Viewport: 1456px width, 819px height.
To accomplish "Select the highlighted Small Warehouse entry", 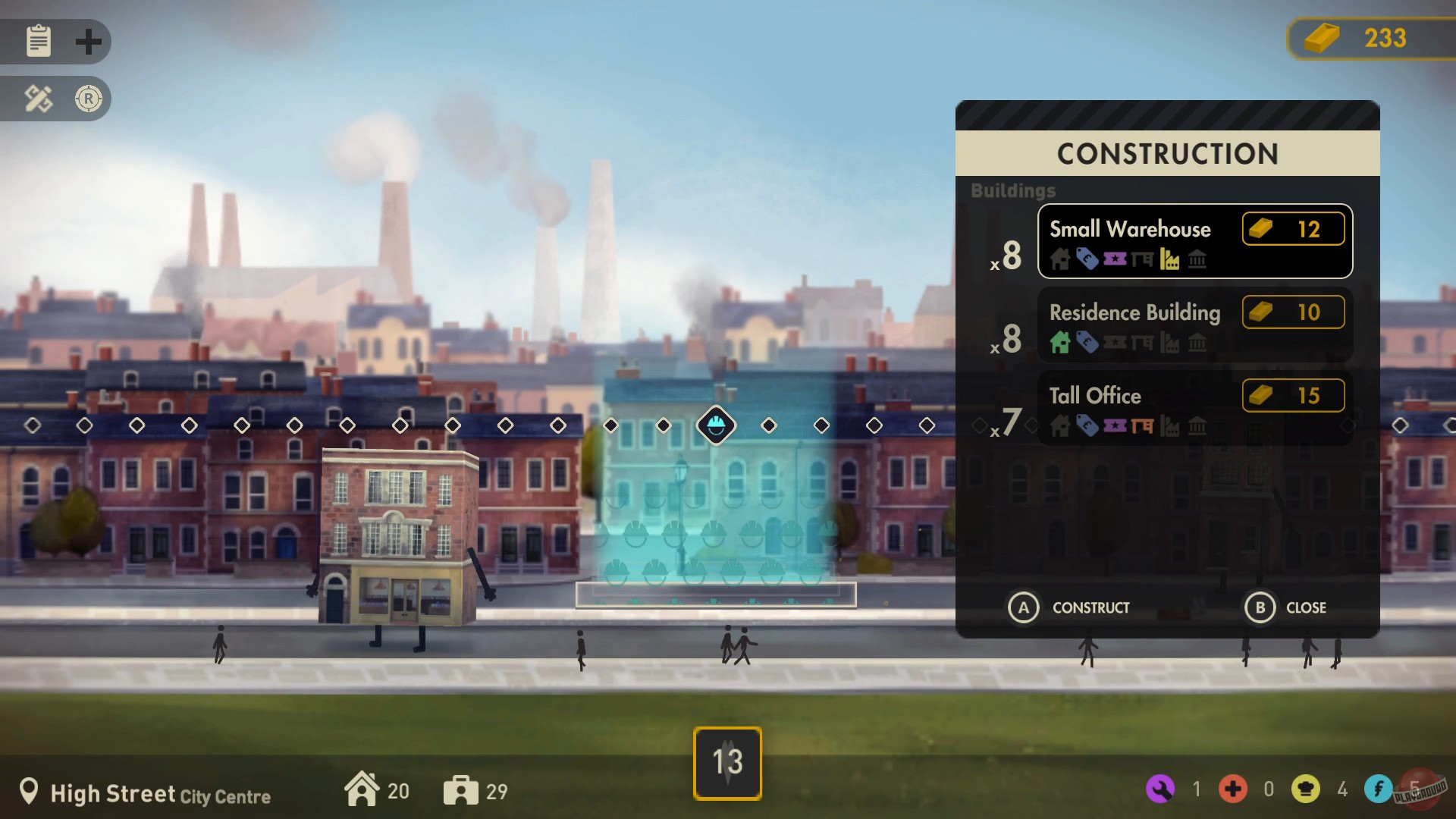I will [1195, 241].
